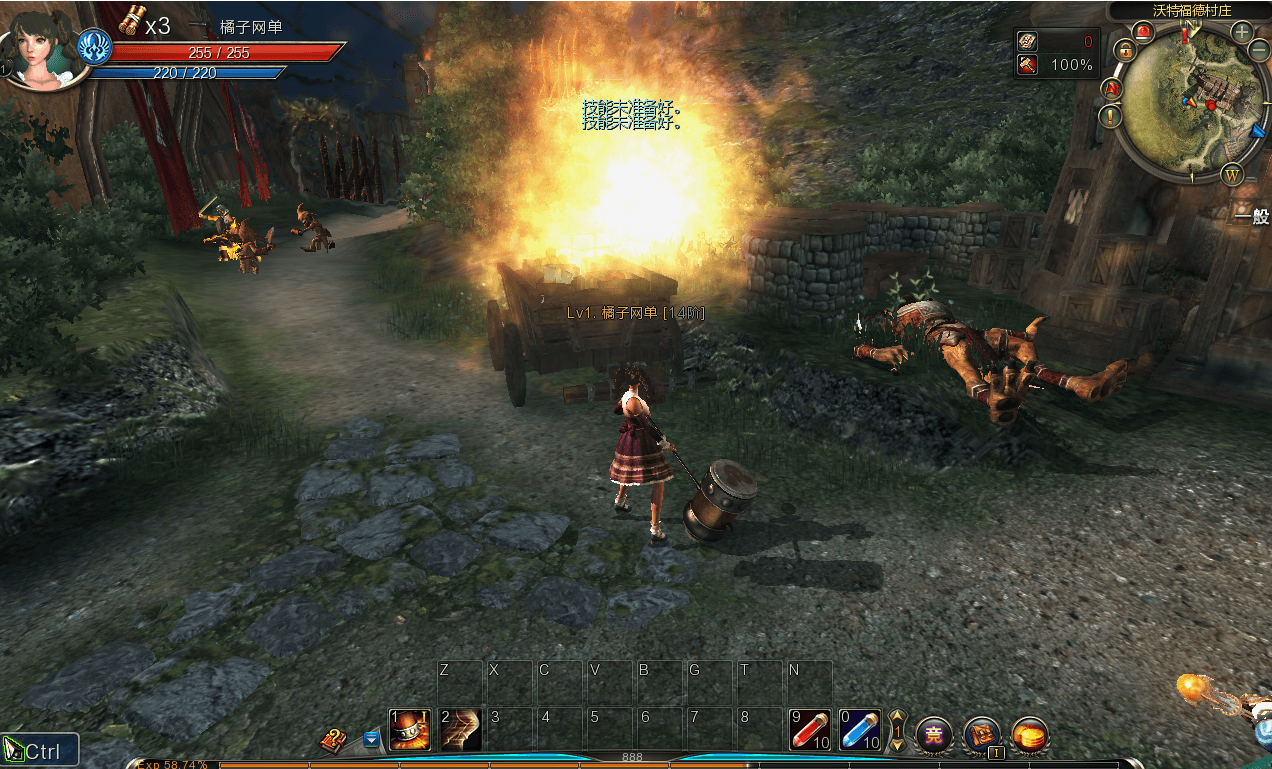Activate the hammer skill in hotbar slot 1

tap(410, 730)
